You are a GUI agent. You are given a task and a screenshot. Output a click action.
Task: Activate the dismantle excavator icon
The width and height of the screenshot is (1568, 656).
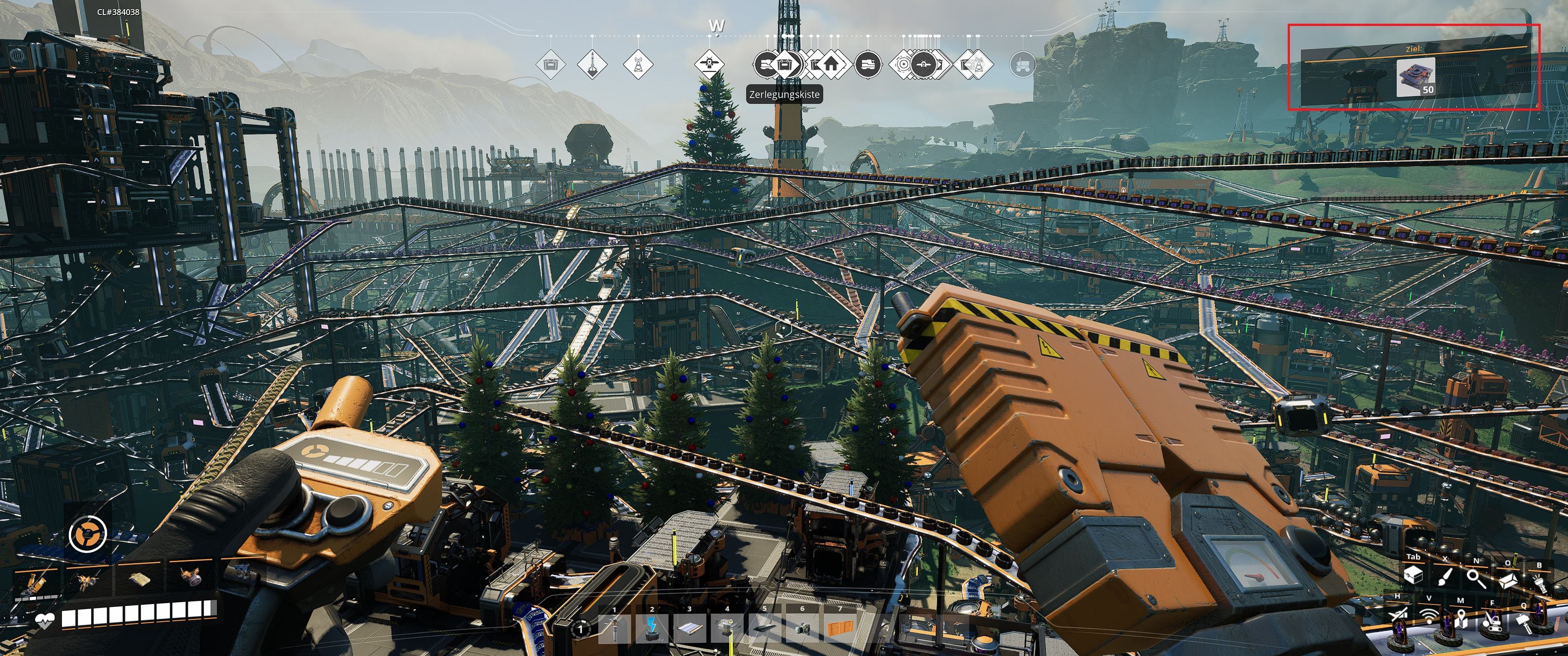pyautogui.click(x=1491, y=621)
